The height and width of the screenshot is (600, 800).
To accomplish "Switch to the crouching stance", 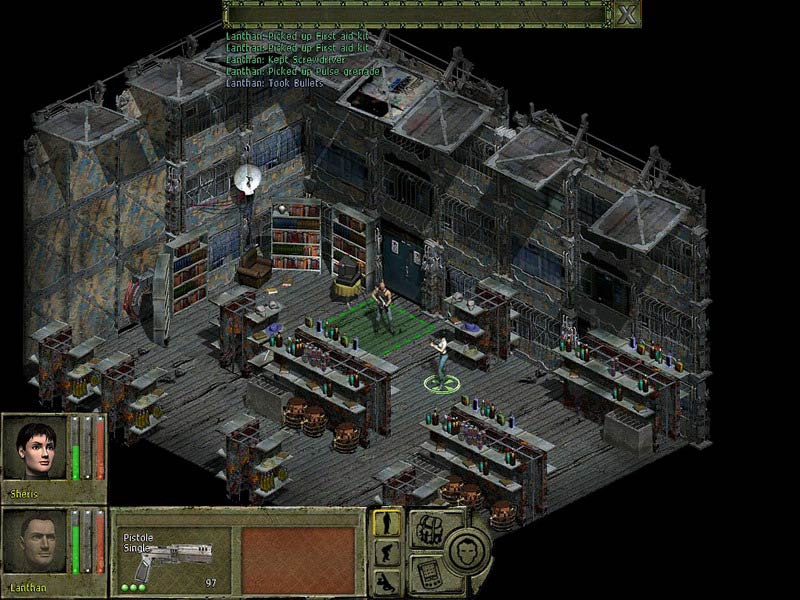I will (387, 553).
